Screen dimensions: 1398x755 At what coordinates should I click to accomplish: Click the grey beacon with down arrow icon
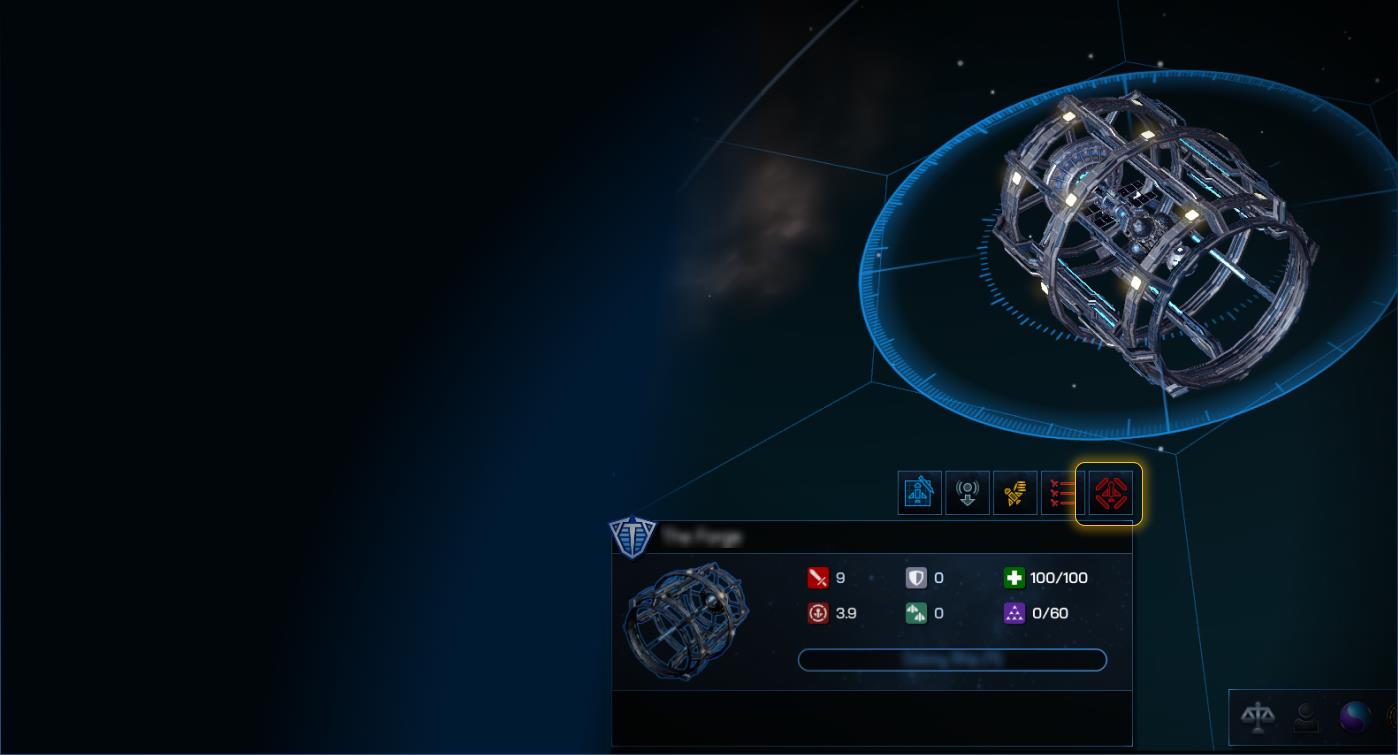pyautogui.click(x=967, y=493)
